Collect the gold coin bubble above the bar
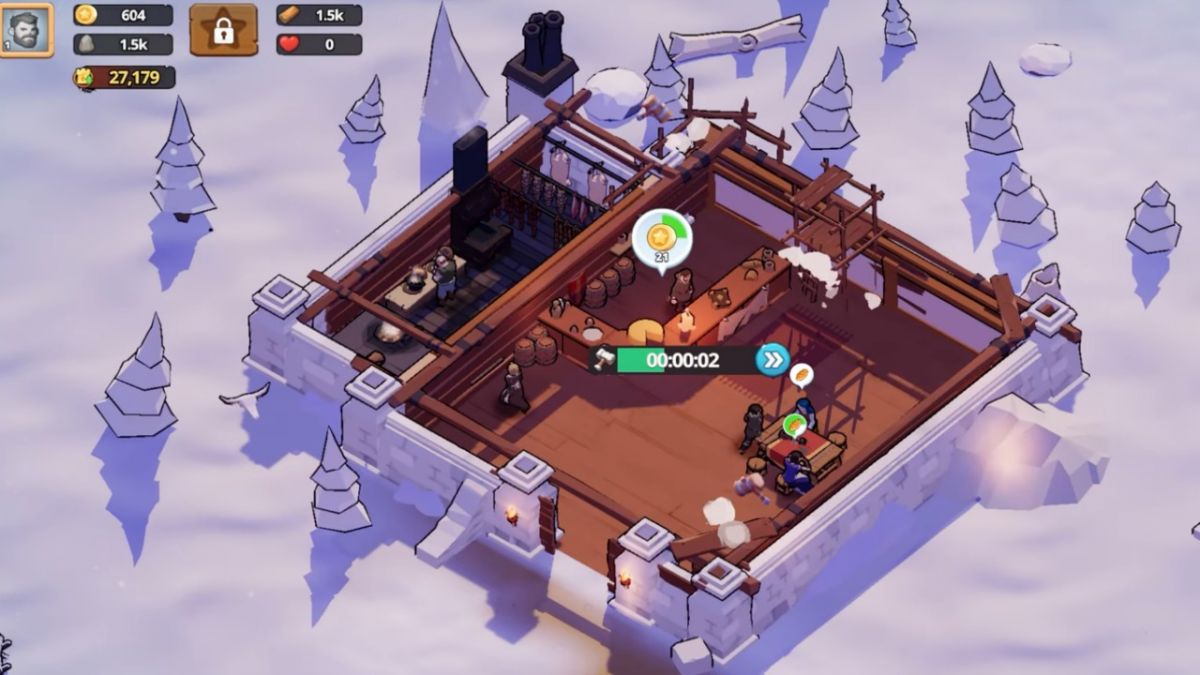This screenshot has width=1200, height=675. [661, 238]
